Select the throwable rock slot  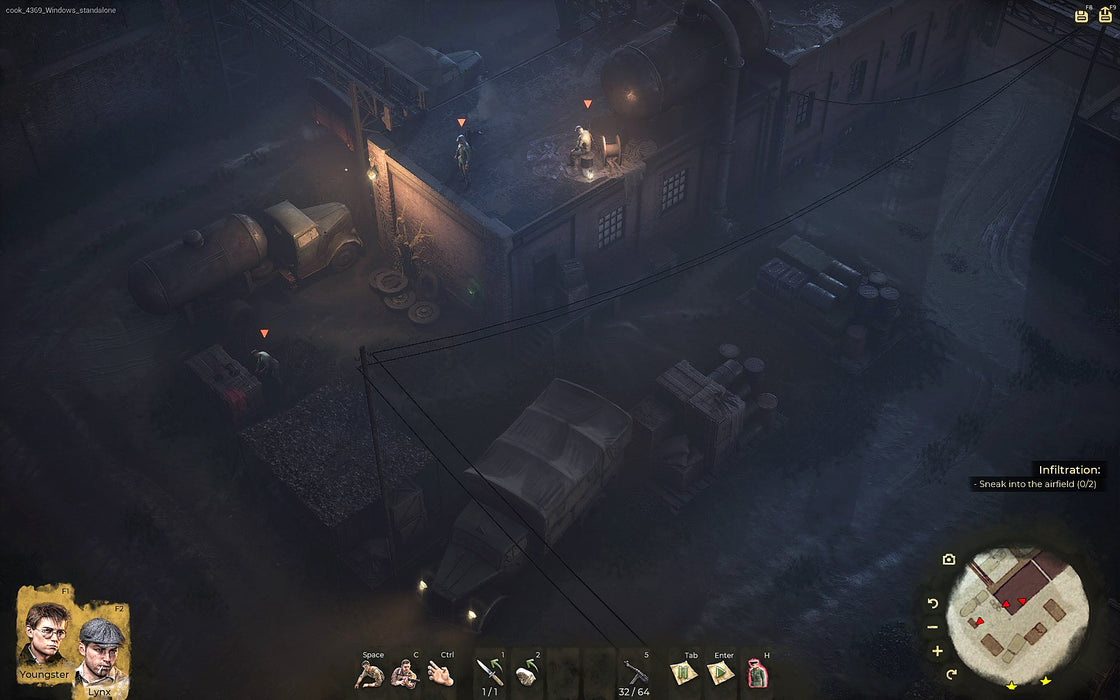(x=527, y=672)
